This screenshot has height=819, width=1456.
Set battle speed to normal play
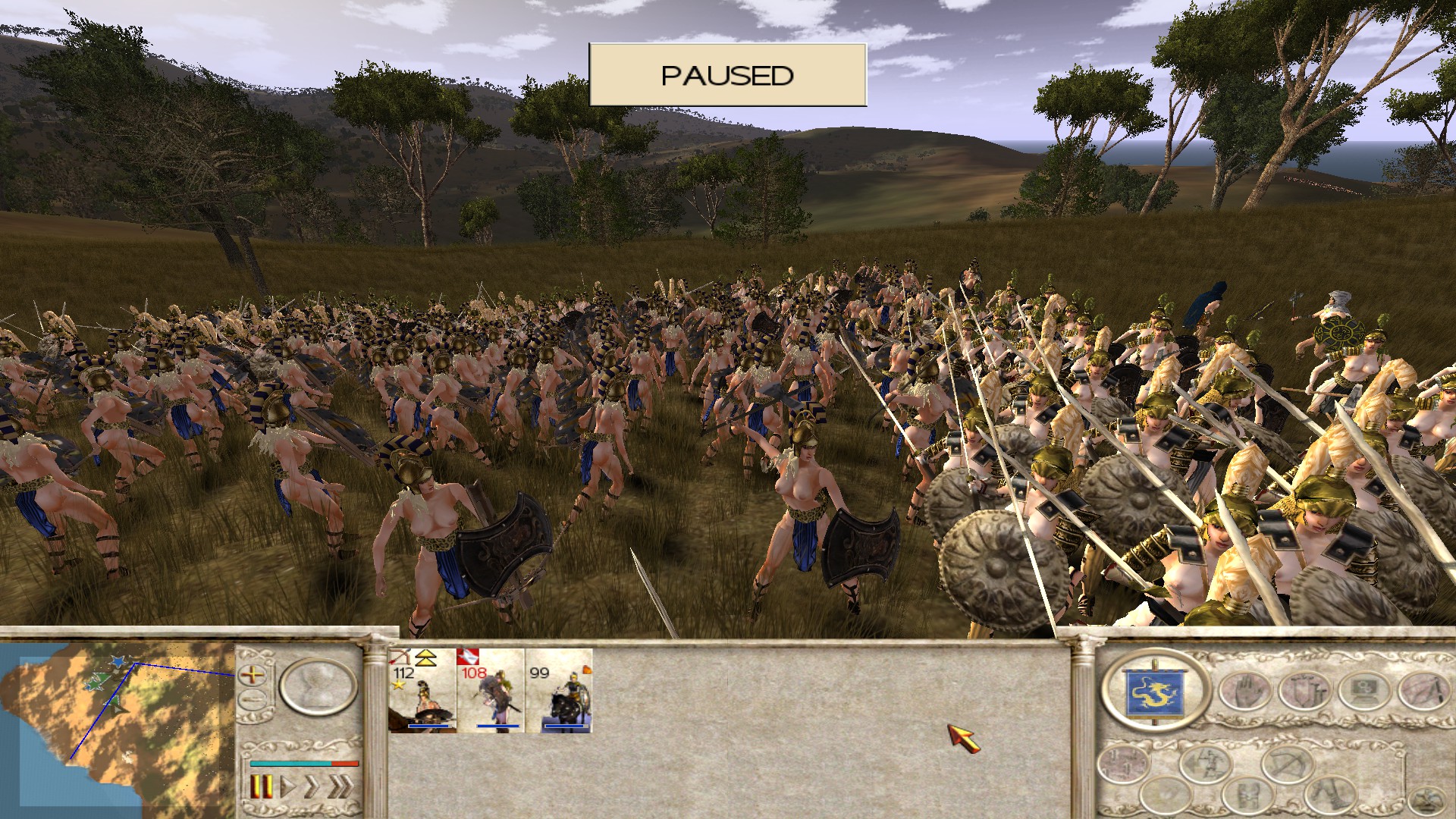pyautogui.click(x=287, y=786)
